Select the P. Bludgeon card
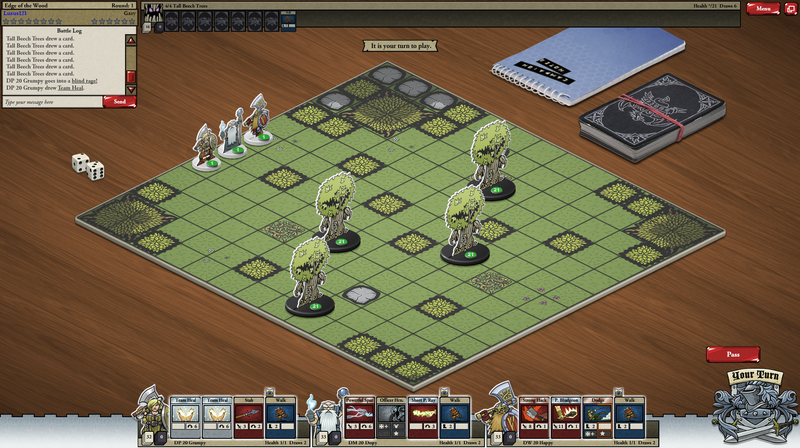The width and height of the screenshot is (800, 448). [x=566, y=414]
